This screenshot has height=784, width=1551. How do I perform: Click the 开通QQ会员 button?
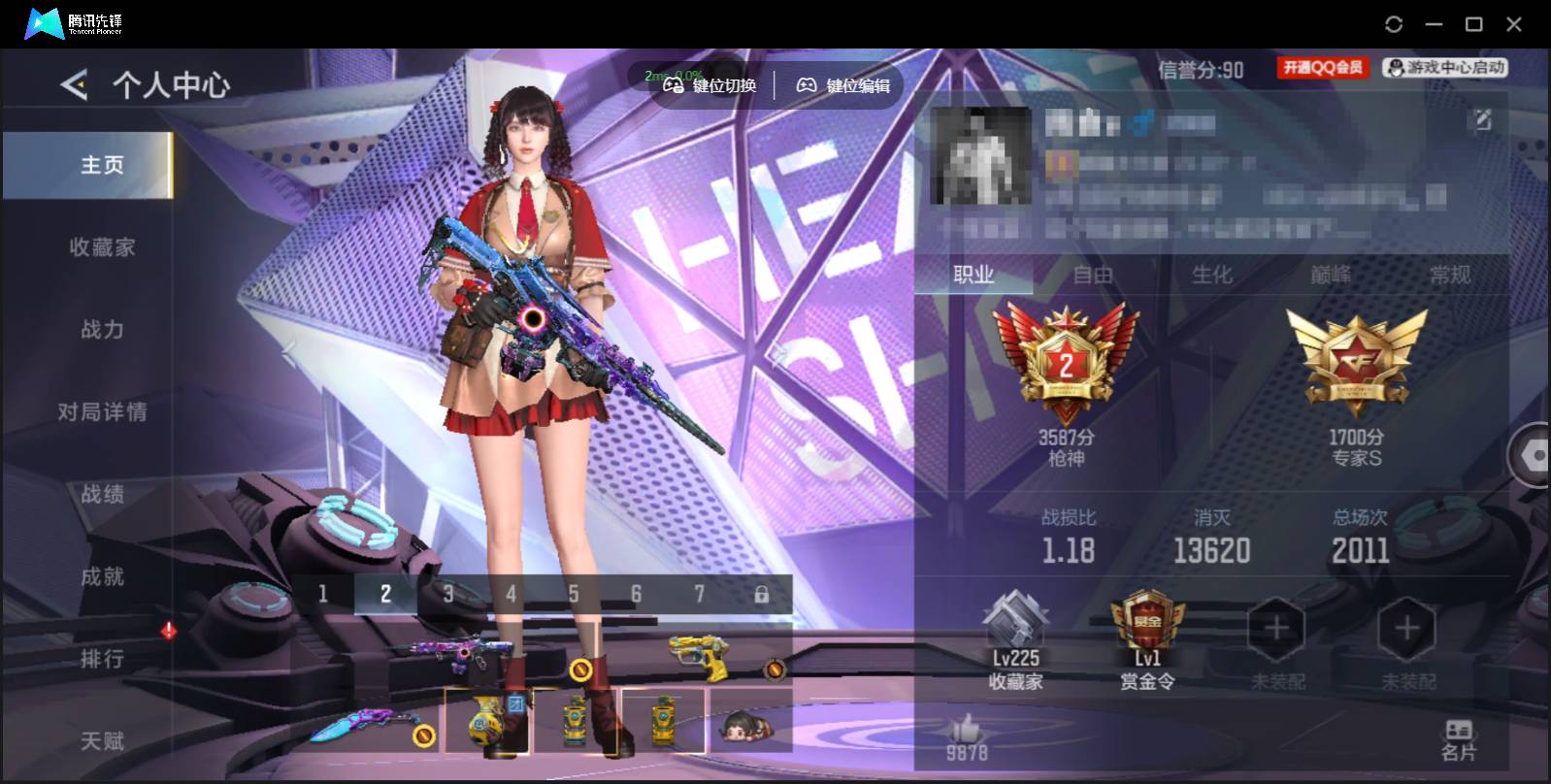[x=1321, y=68]
